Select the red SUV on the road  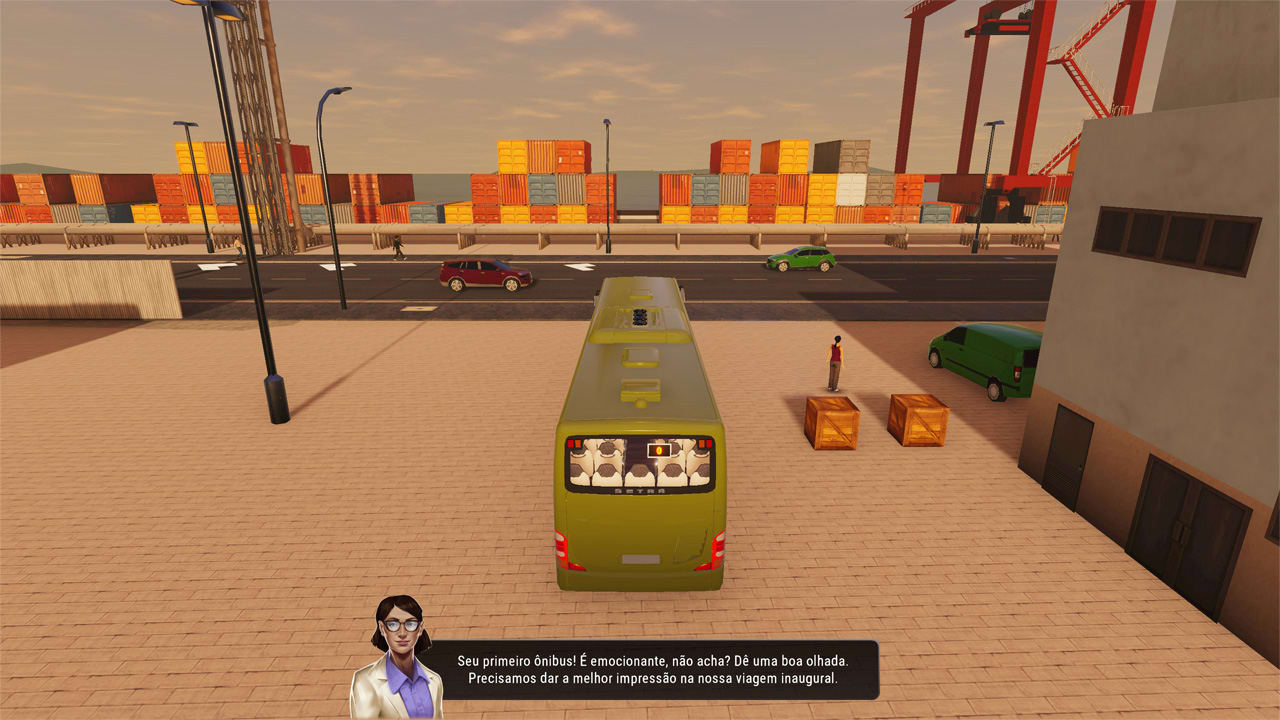pyautogui.click(x=485, y=270)
